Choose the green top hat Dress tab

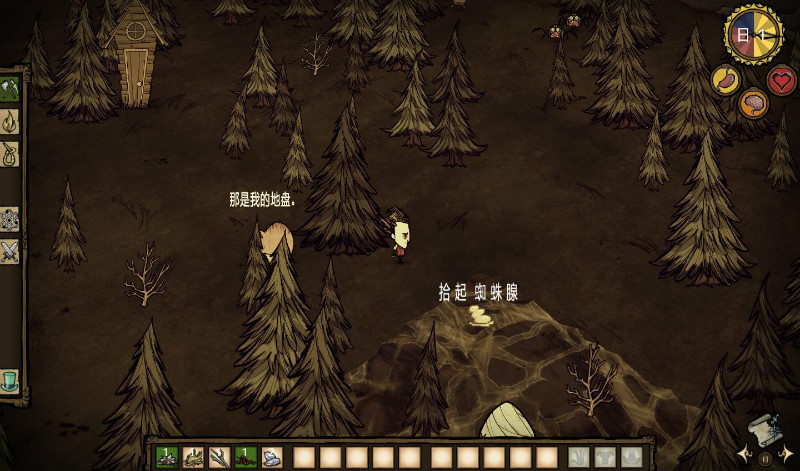(x=10, y=381)
